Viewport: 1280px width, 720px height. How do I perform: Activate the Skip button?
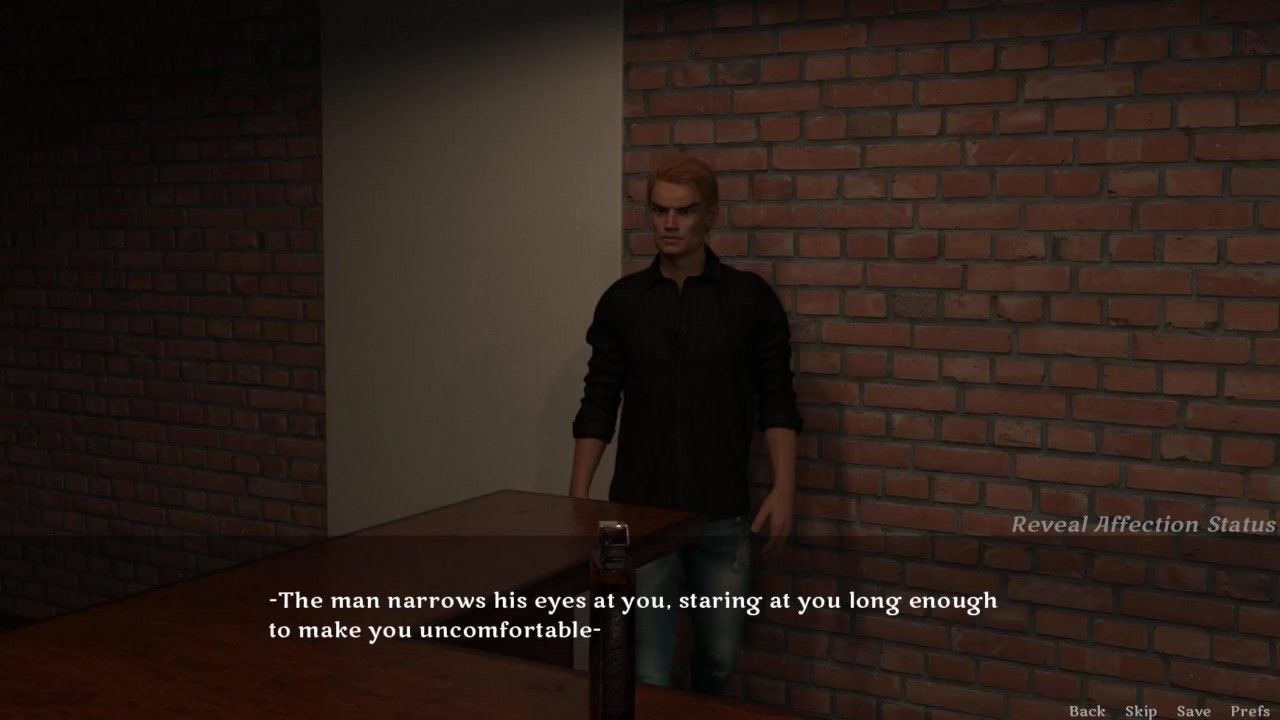coord(1141,711)
